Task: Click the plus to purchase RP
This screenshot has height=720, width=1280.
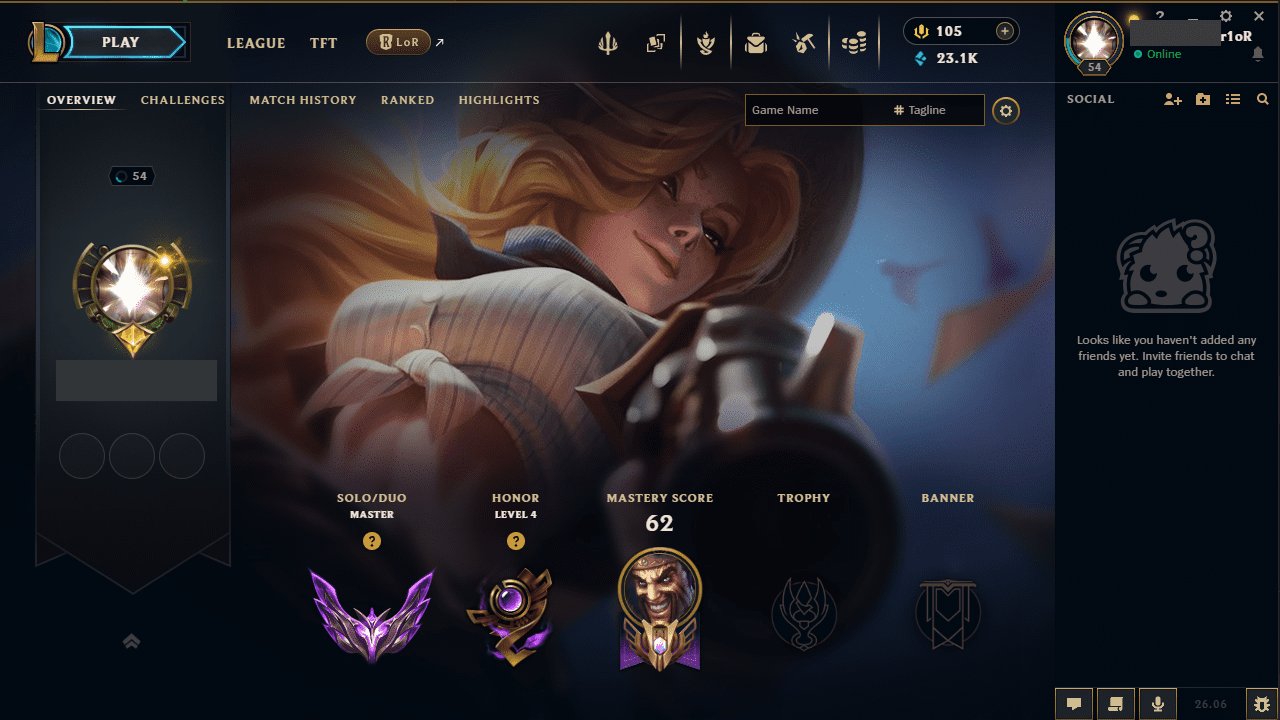Action: (1003, 31)
